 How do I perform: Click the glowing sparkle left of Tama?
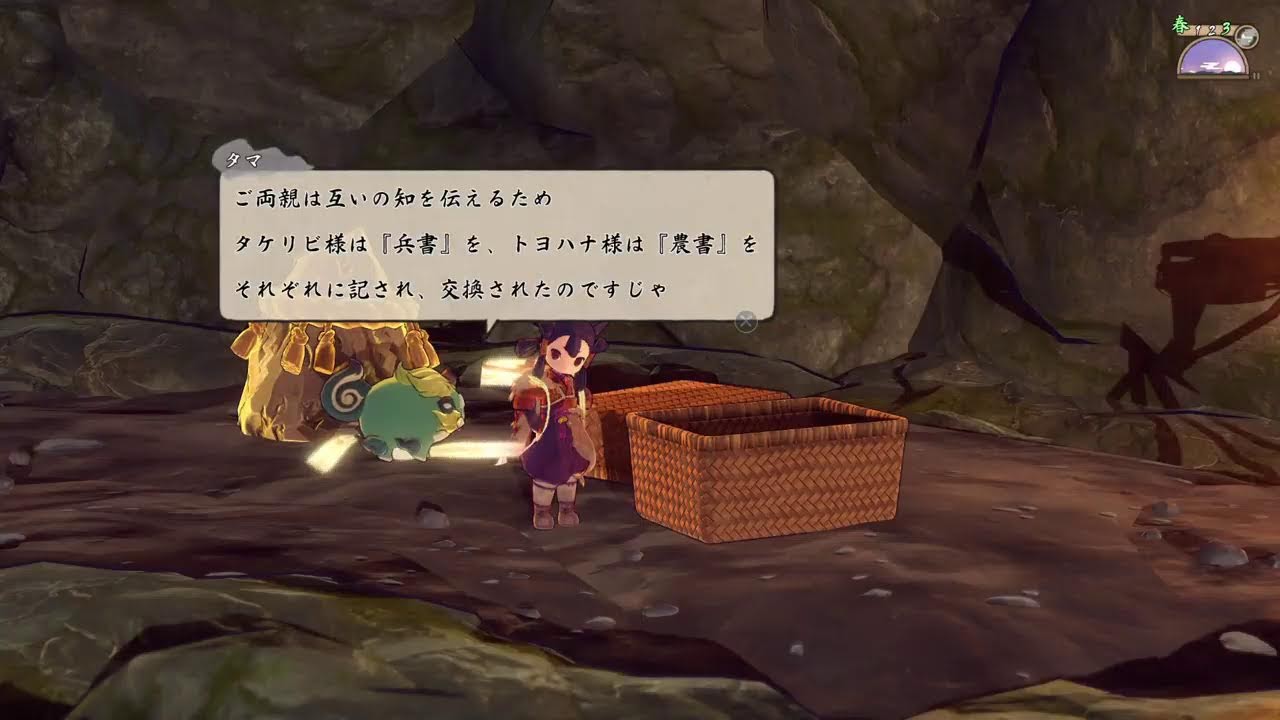point(330,452)
